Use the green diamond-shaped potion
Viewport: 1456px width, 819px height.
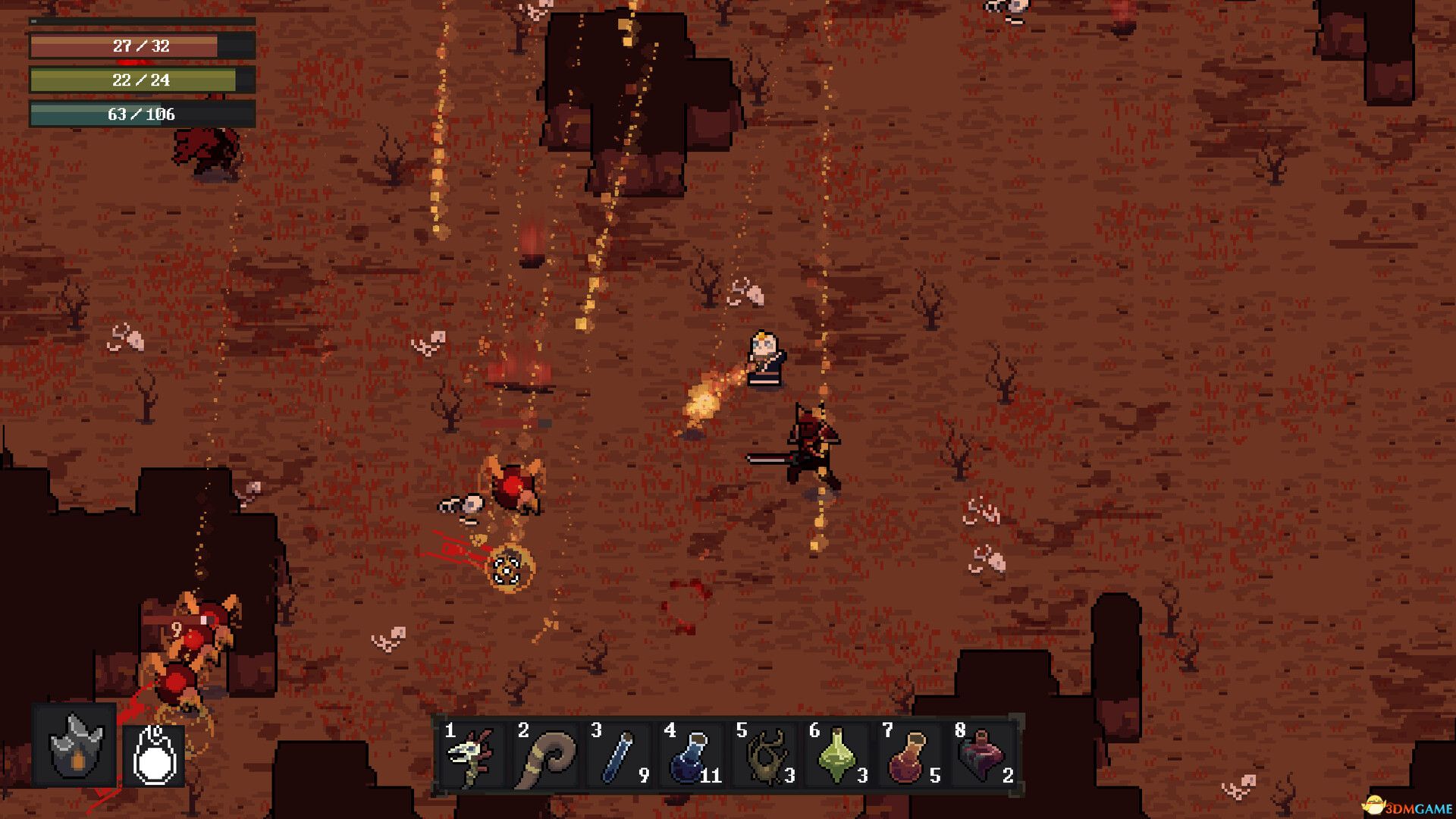pos(836,755)
